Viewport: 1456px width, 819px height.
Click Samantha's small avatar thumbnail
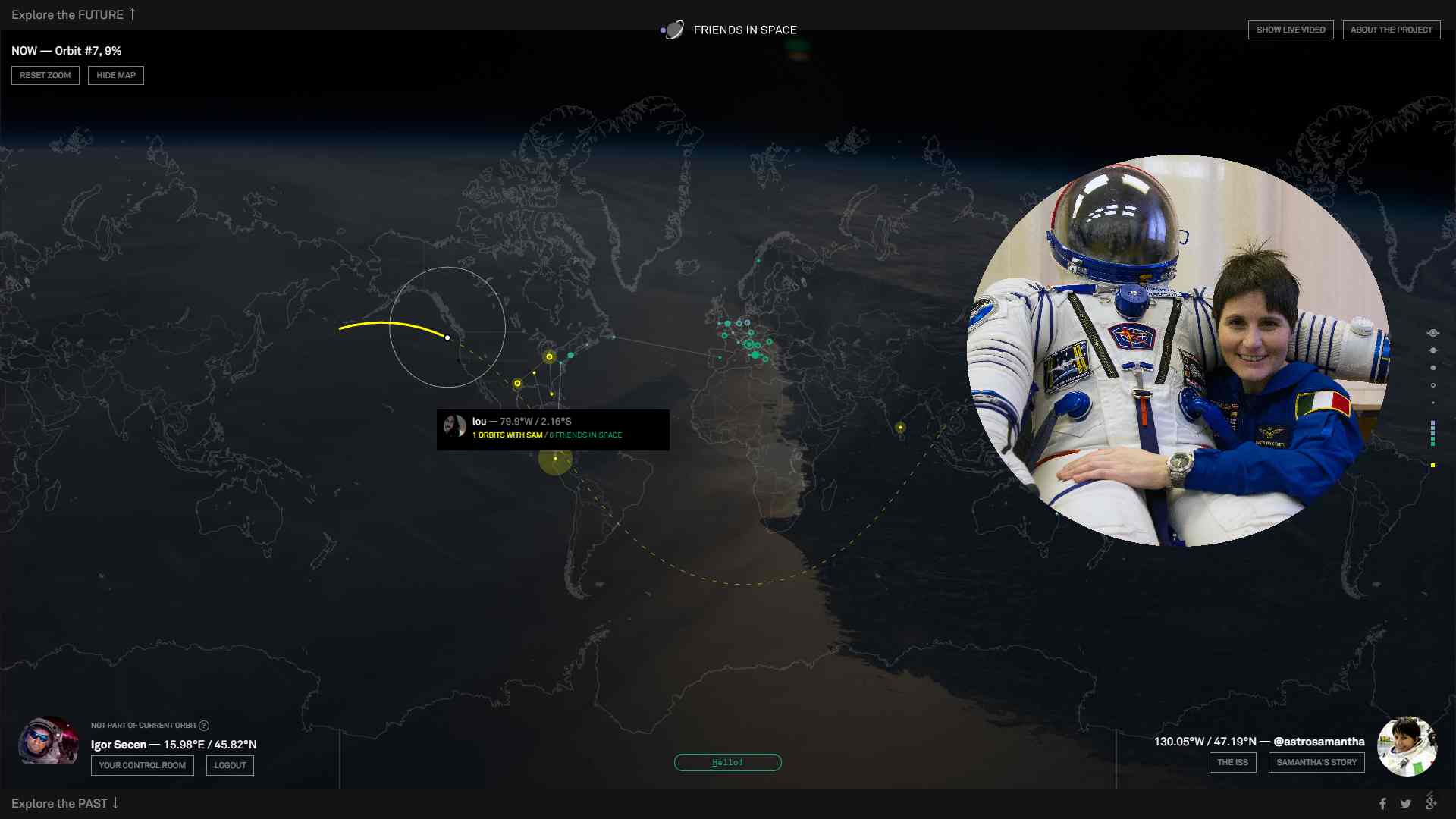(x=1407, y=746)
